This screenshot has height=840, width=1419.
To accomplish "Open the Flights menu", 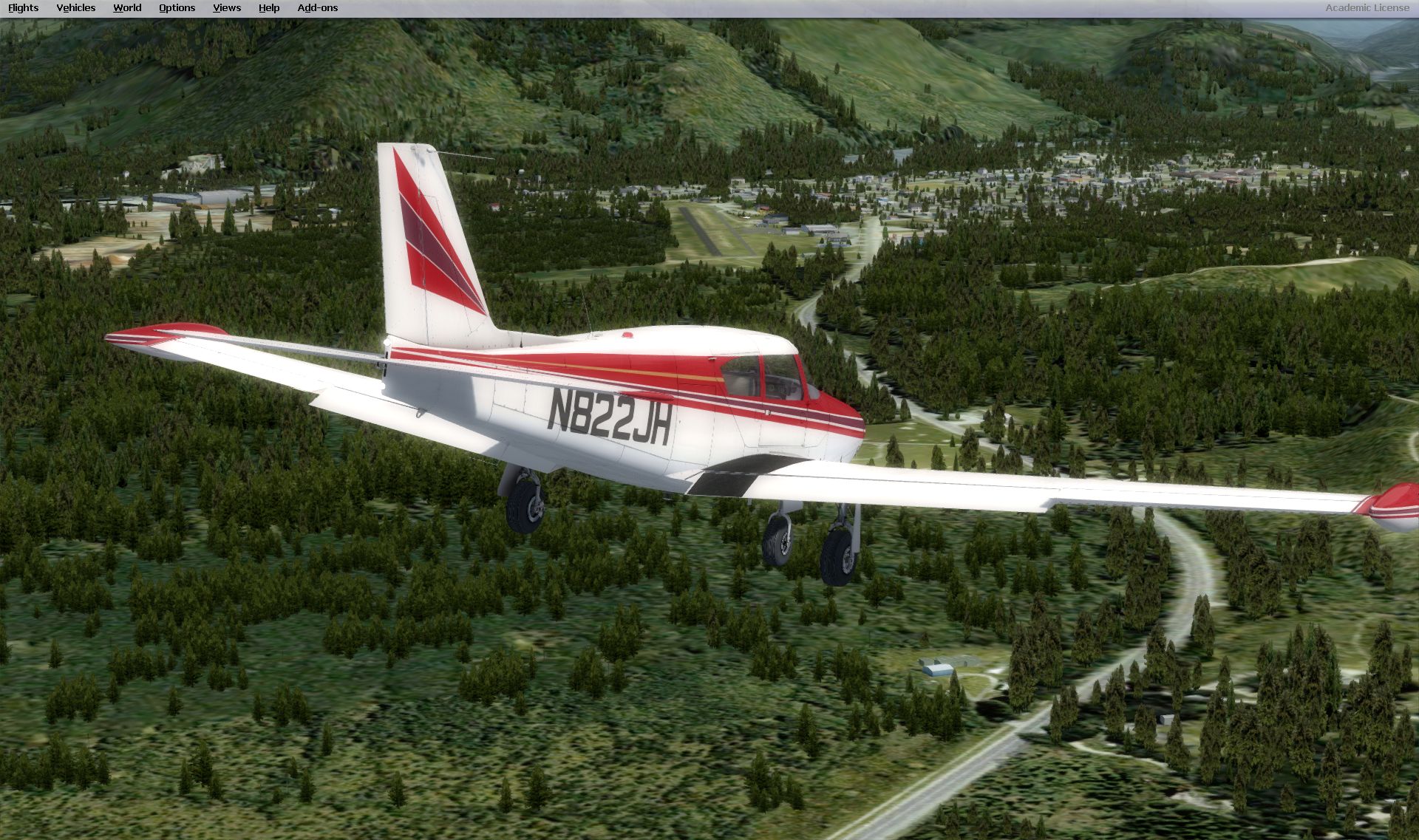I will [23, 8].
